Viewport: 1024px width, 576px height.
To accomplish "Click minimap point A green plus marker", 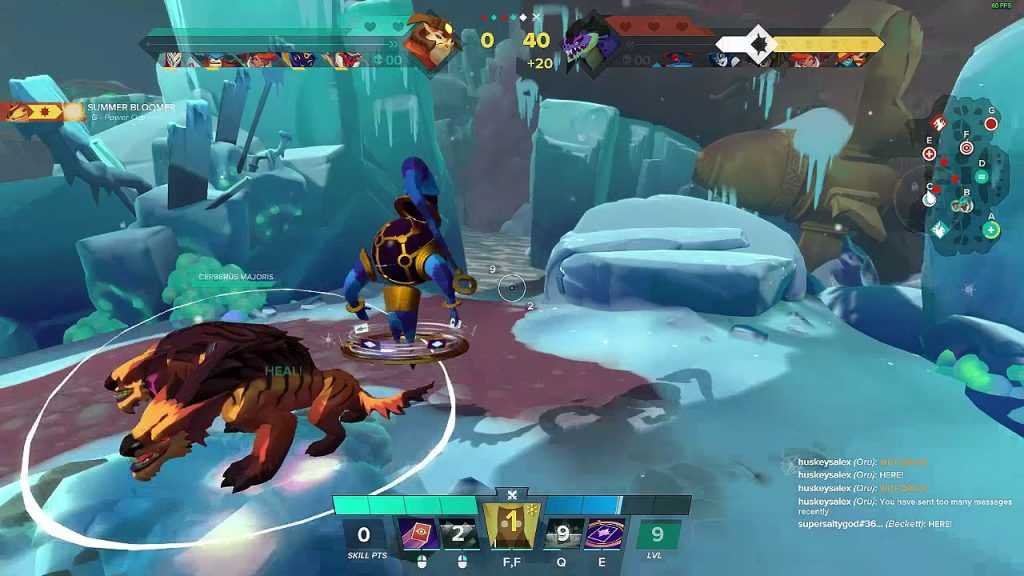I will [x=991, y=230].
